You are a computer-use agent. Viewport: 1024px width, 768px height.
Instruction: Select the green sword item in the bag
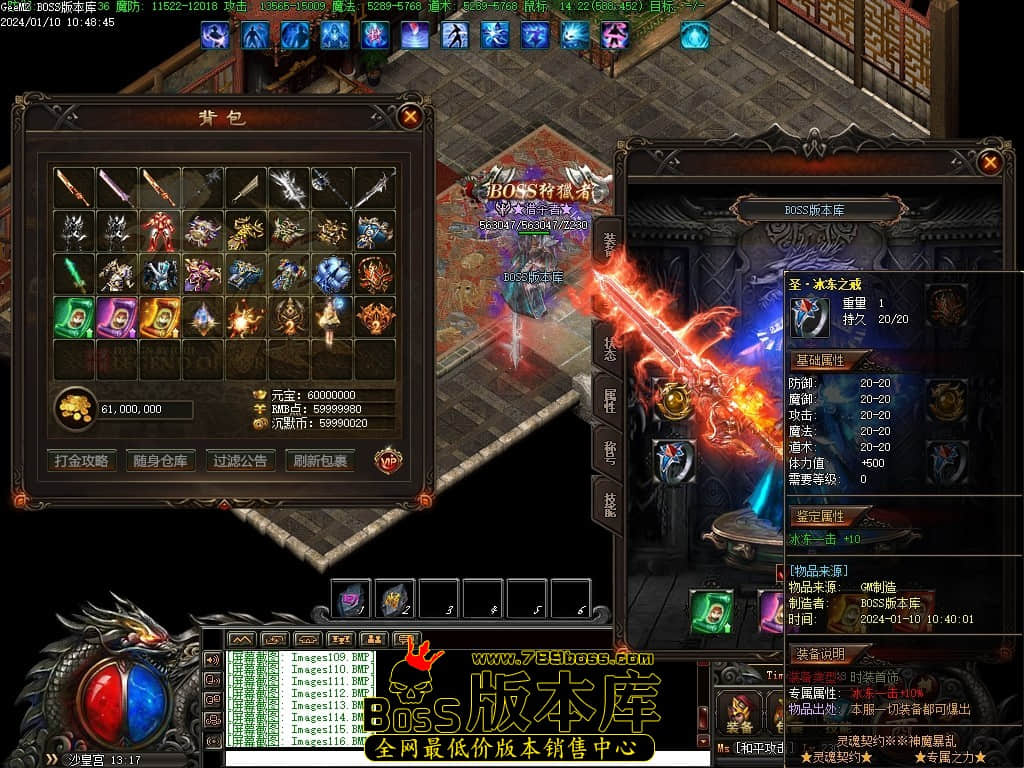(x=74, y=274)
